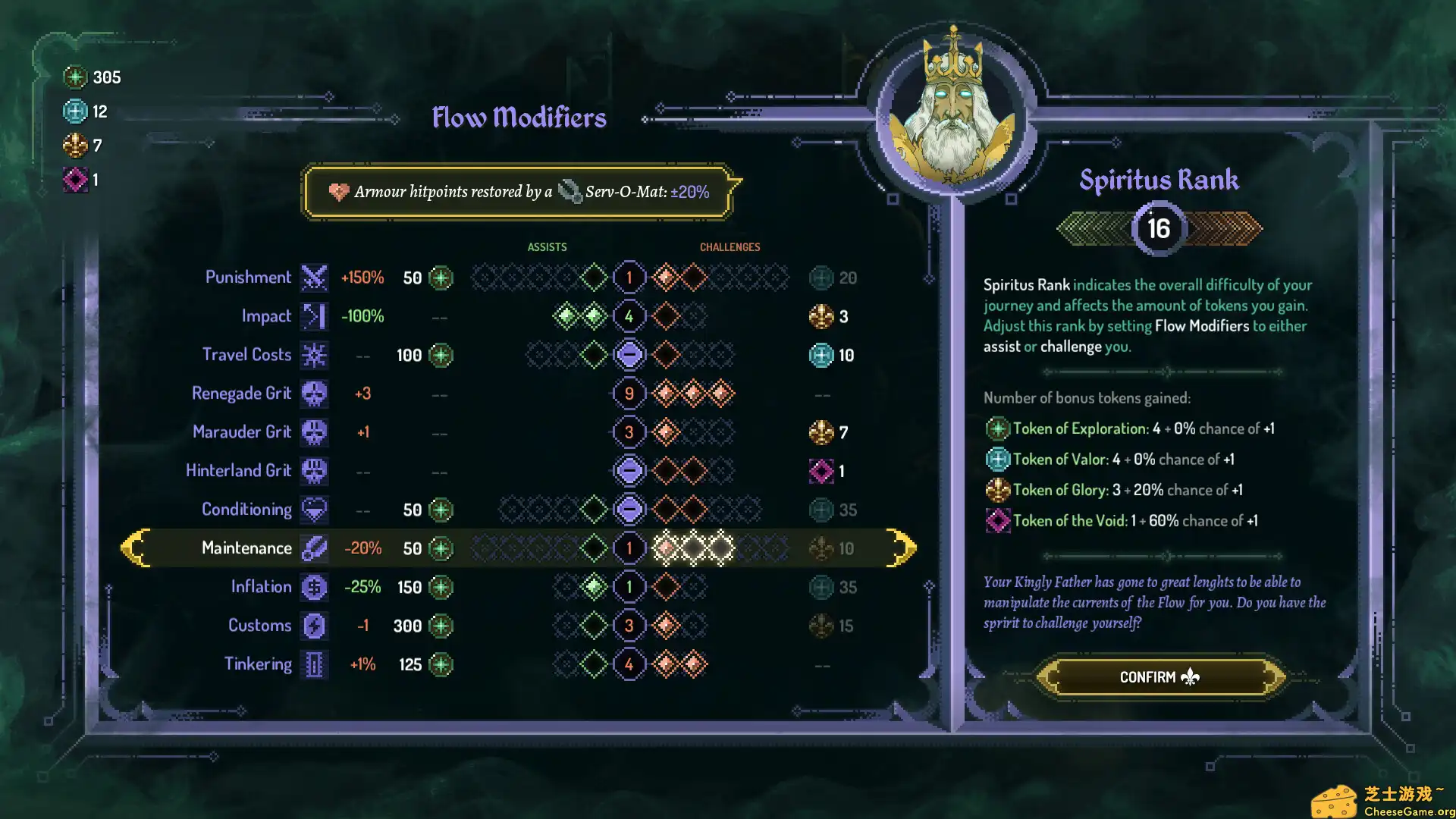
Task: Confirm the Flow Modifiers selection
Action: [x=1159, y=676]
